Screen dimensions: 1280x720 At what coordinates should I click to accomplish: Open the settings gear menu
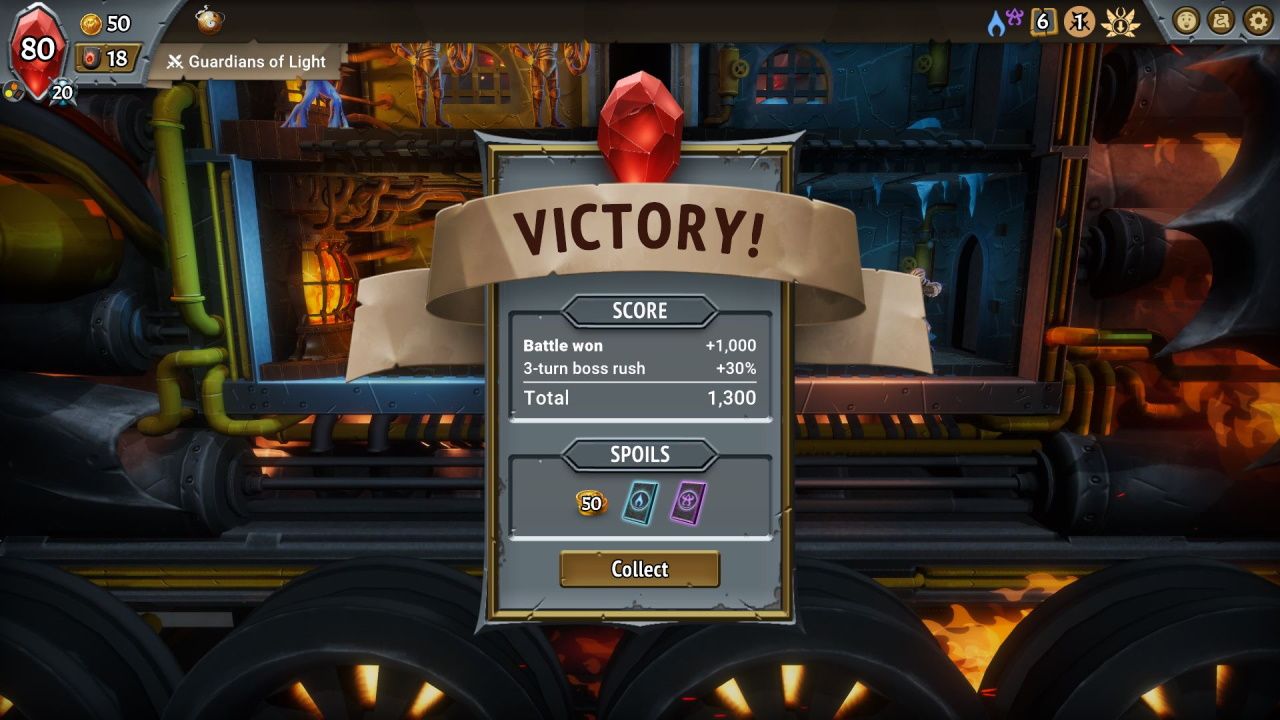coord(1257,20)
